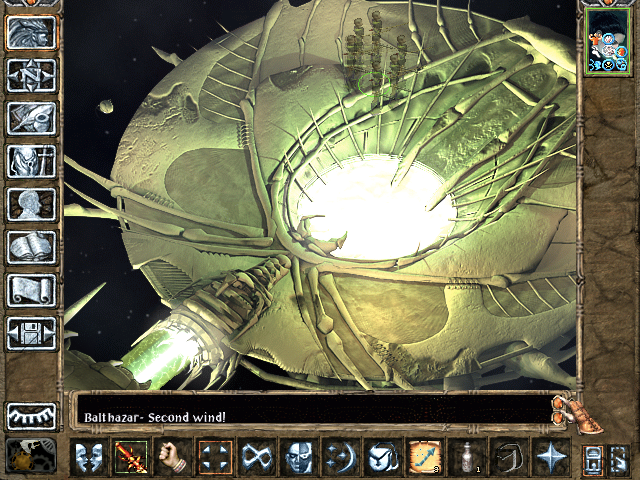
Task: Activate the four-arrows guard action
Action: (x=215, y=457)
